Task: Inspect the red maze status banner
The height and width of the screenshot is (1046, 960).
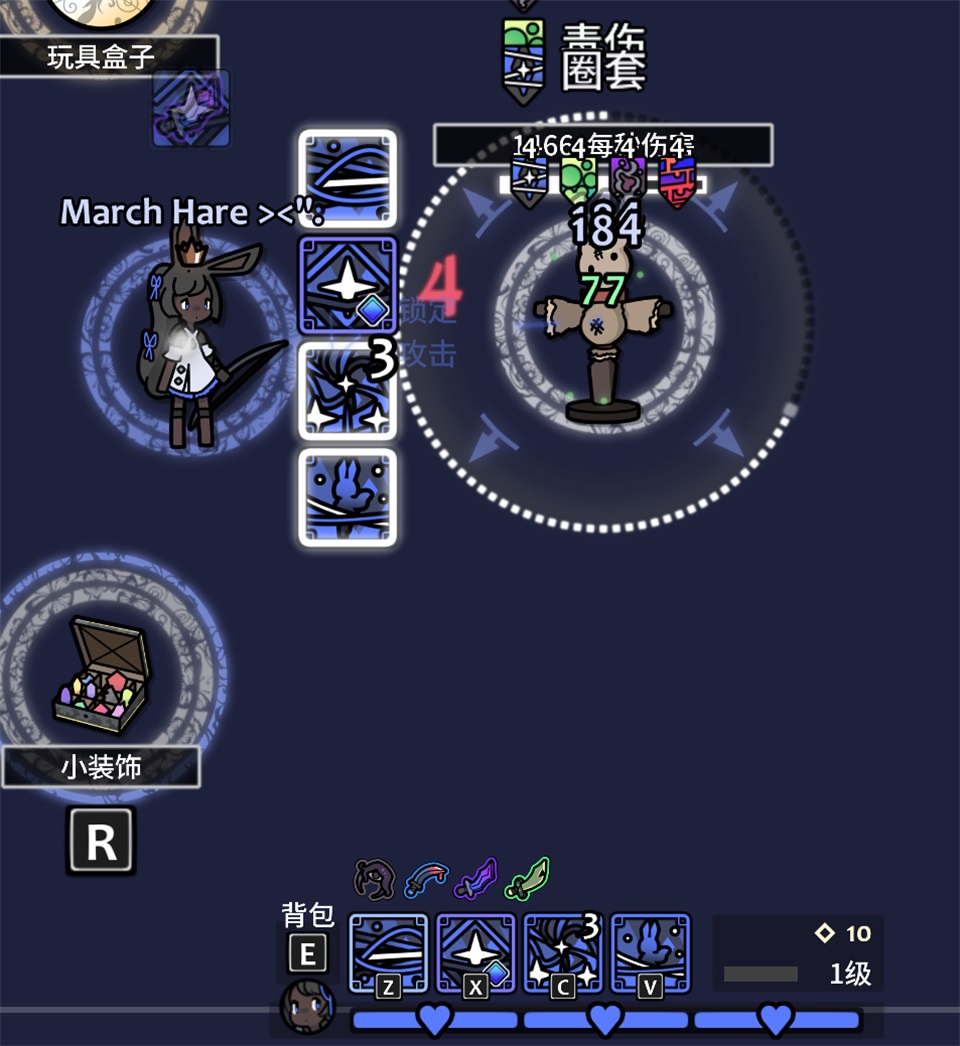Action: point(677,180)
